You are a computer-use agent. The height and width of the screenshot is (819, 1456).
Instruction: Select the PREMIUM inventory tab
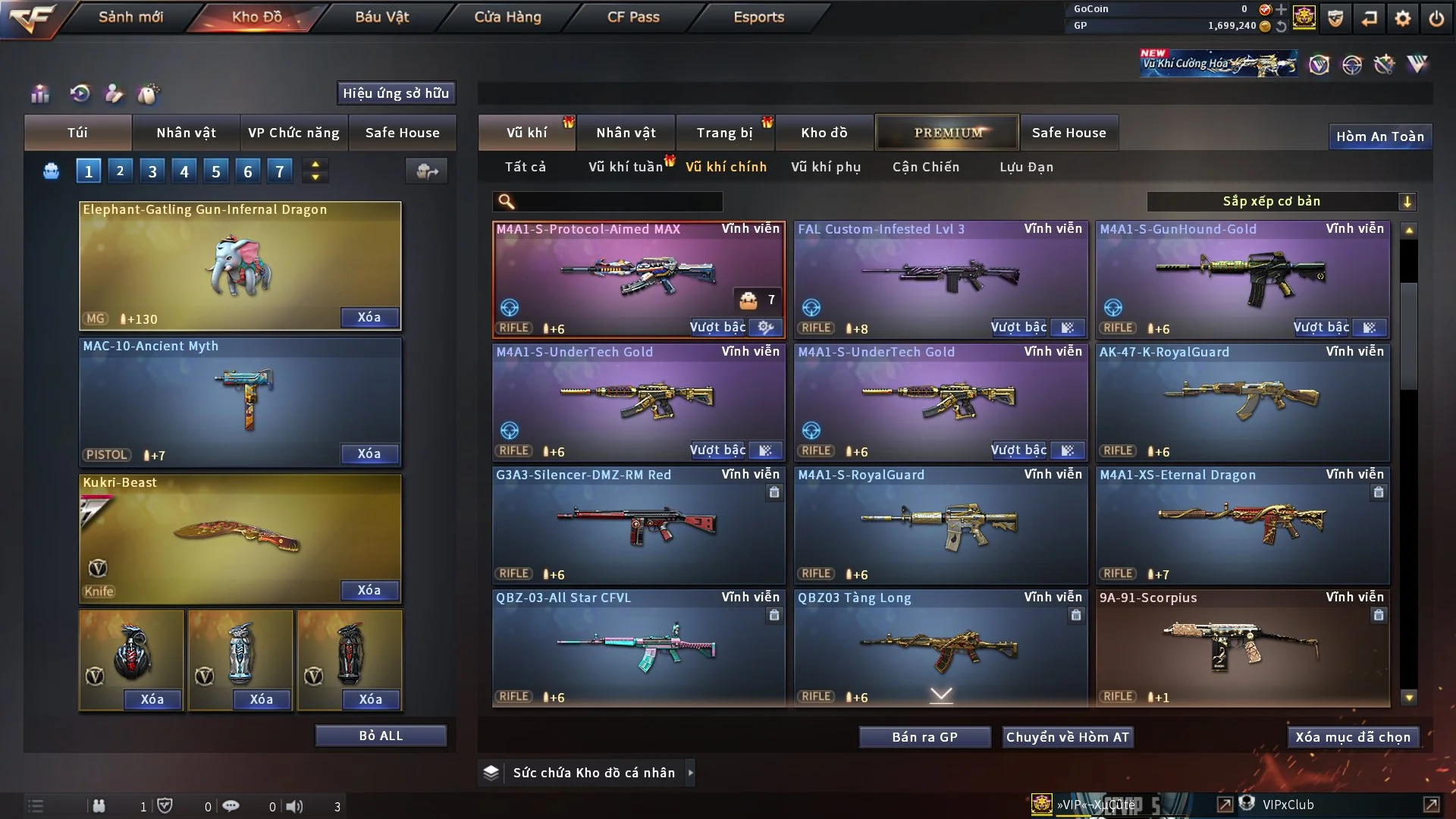[947, 133]
